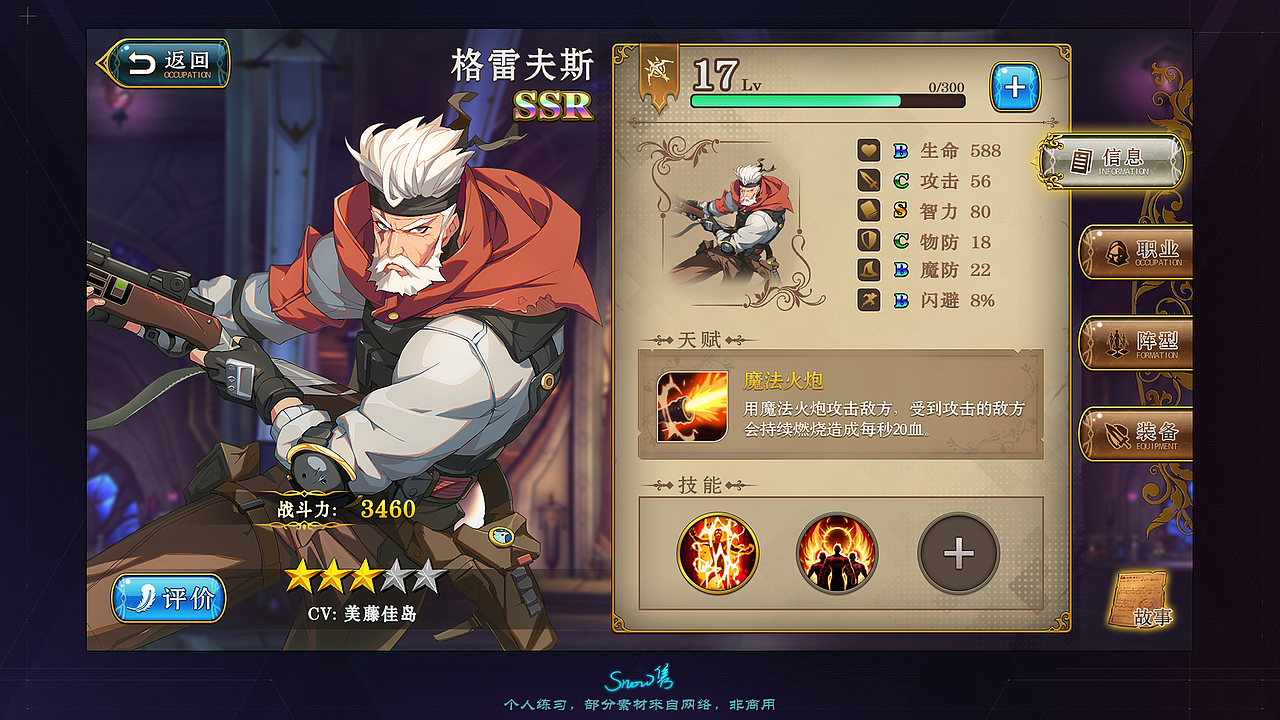This screenshot has height=720, width=1280.
Task: Click the heart icon next to 生命
Action: 868,151
